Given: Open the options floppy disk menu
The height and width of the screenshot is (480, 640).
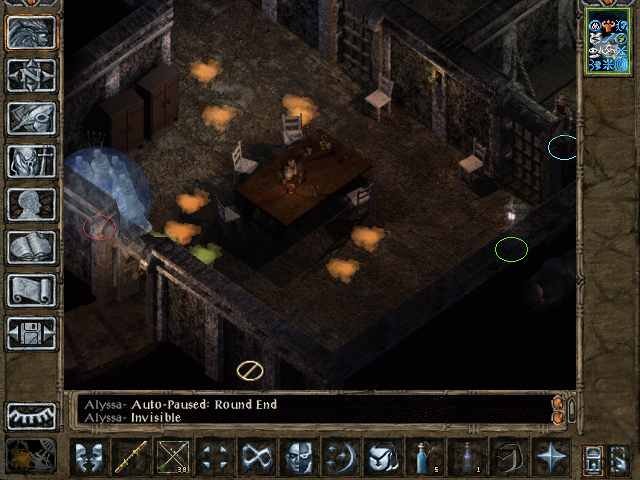Looking at the screenshot, I should coord(31,333).
